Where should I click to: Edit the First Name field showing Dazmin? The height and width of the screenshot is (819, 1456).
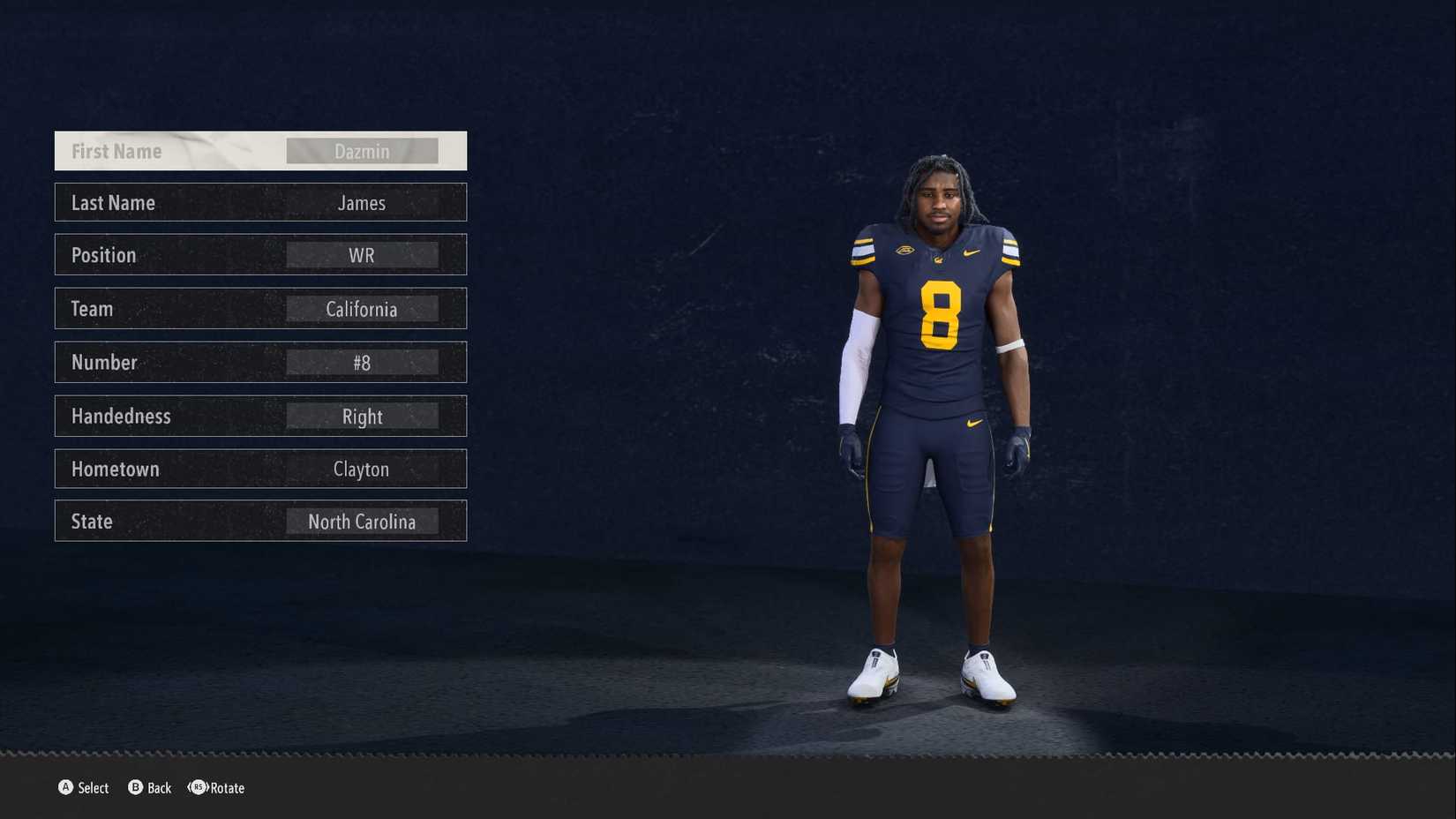pos(362,150)
